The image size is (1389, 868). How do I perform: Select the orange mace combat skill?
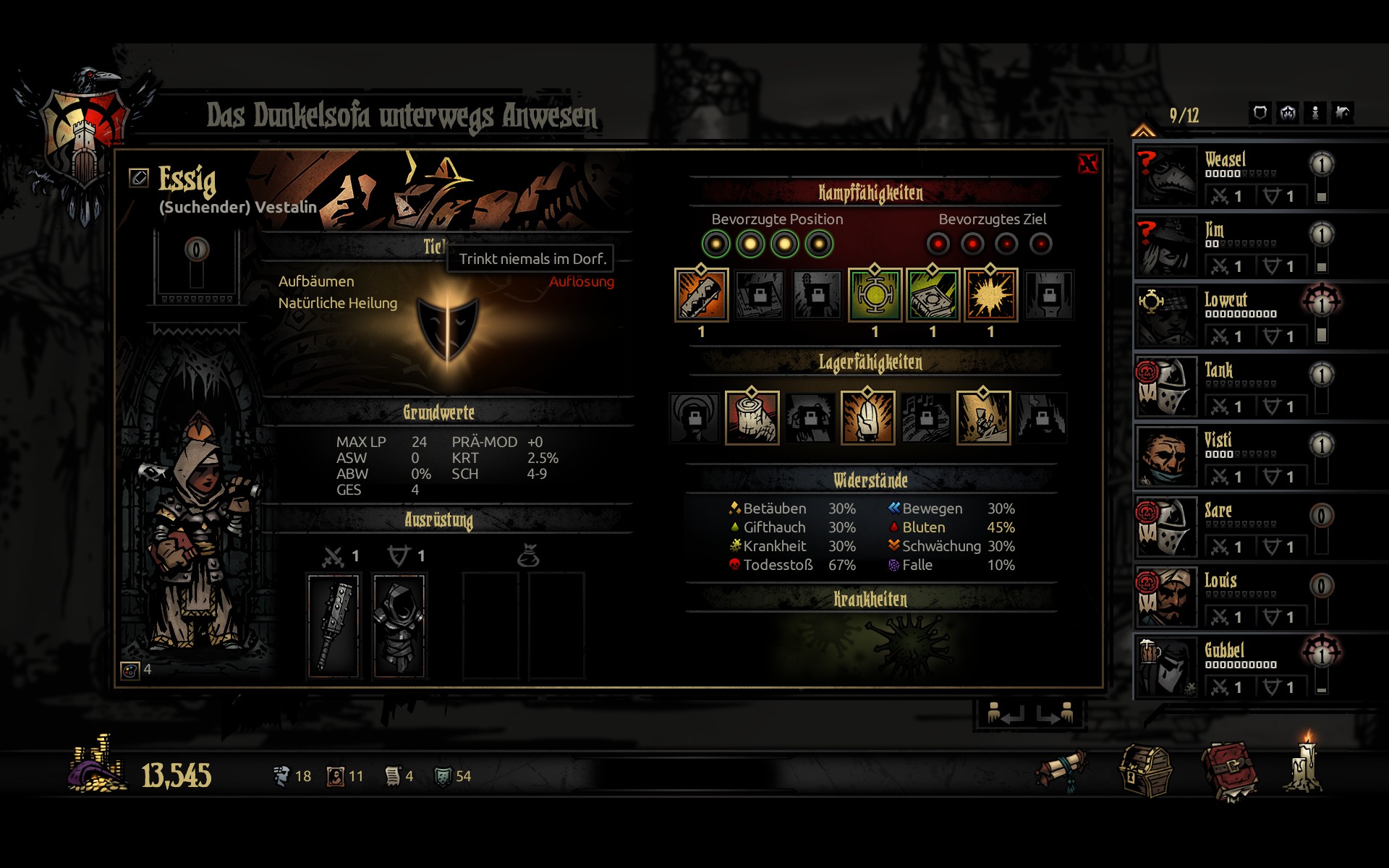click(701, 295)
